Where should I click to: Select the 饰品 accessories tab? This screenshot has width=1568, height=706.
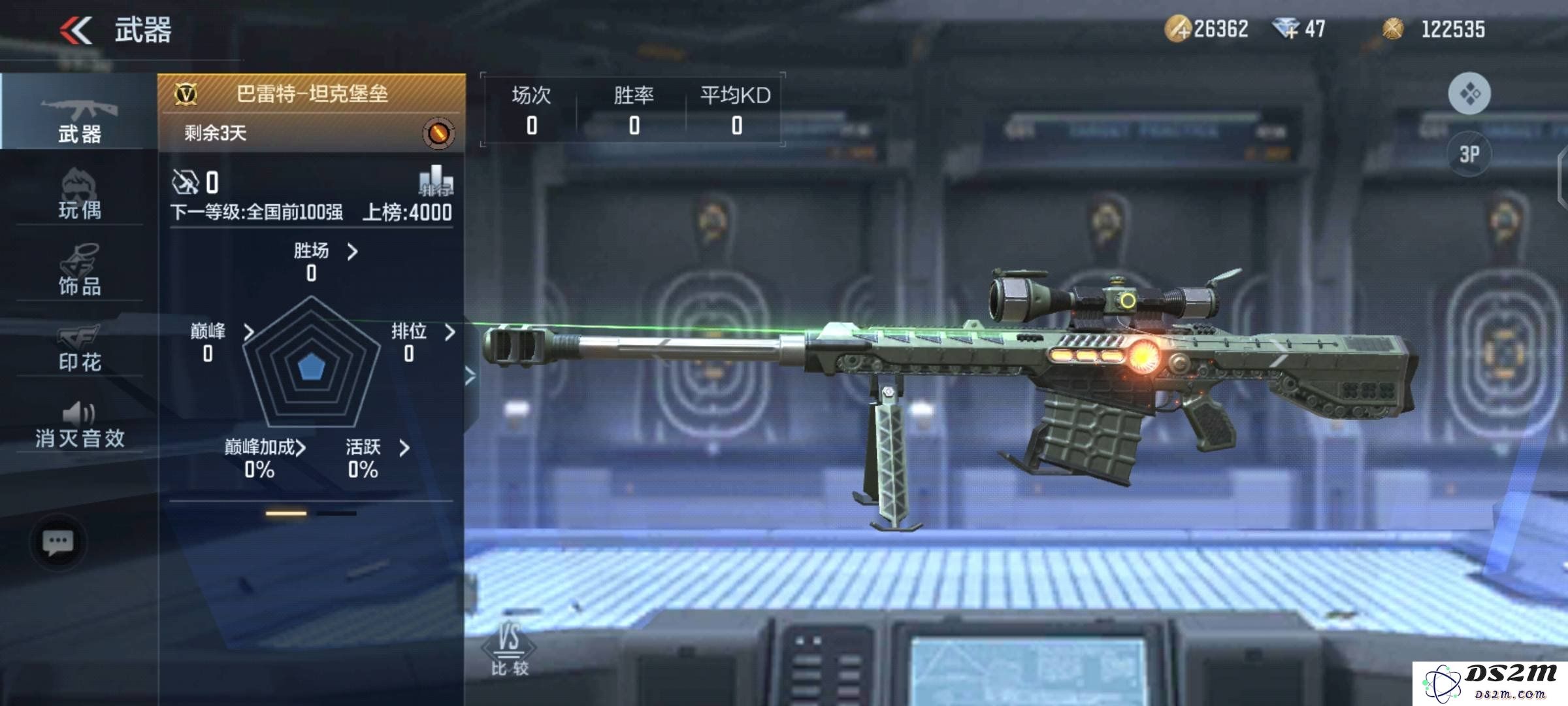pyautogui.click(x=79, y=269)
